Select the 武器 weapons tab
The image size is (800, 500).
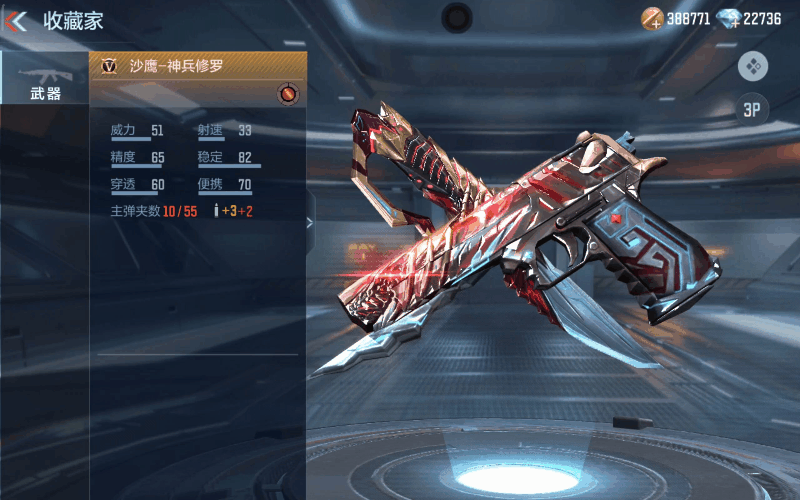click(x=45, y=80)
